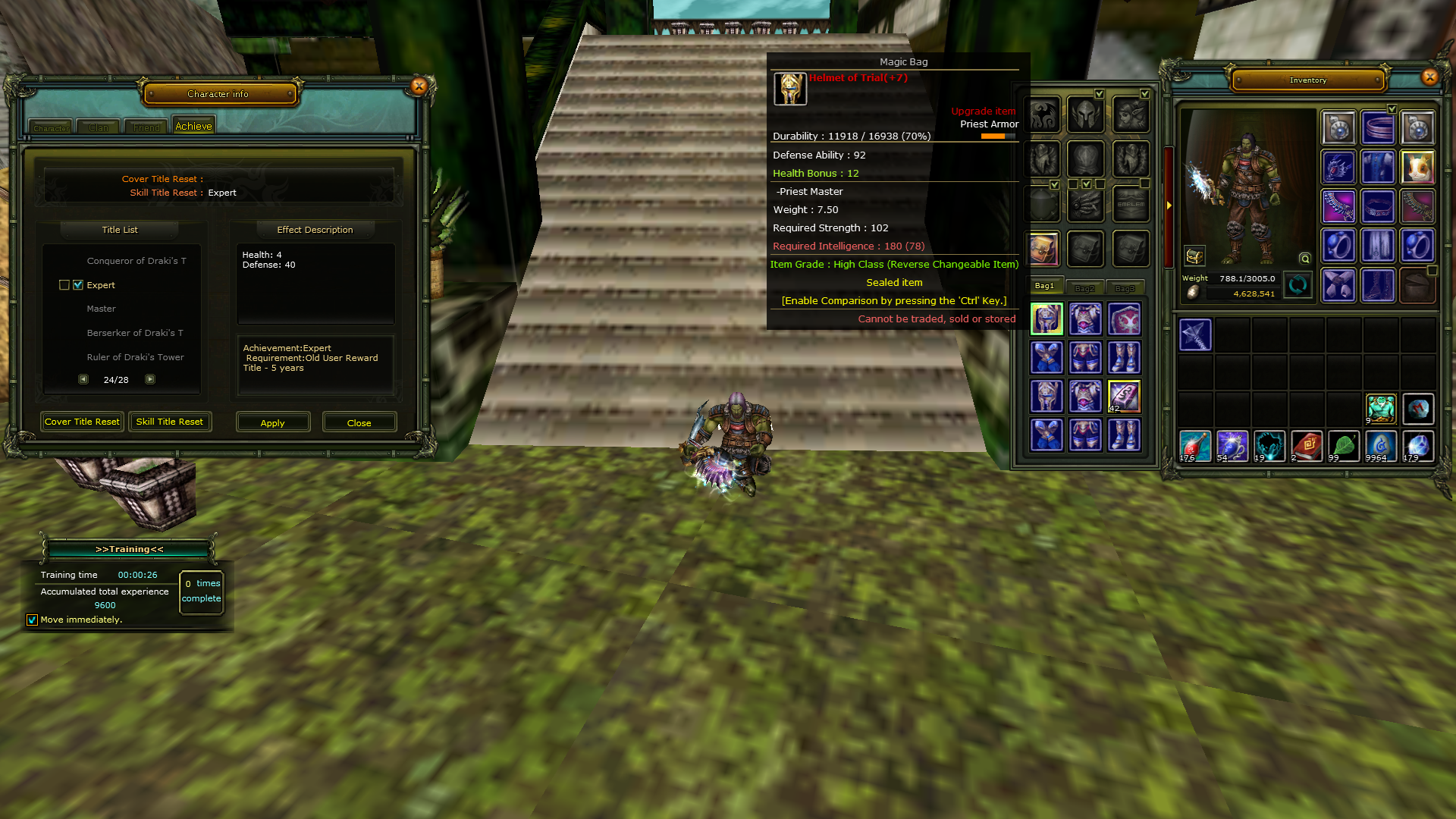The image size is (1456, 819).
Task: Switch to the Clan tab in Character info
Action: pyautogui.click(x=97, y=127)
